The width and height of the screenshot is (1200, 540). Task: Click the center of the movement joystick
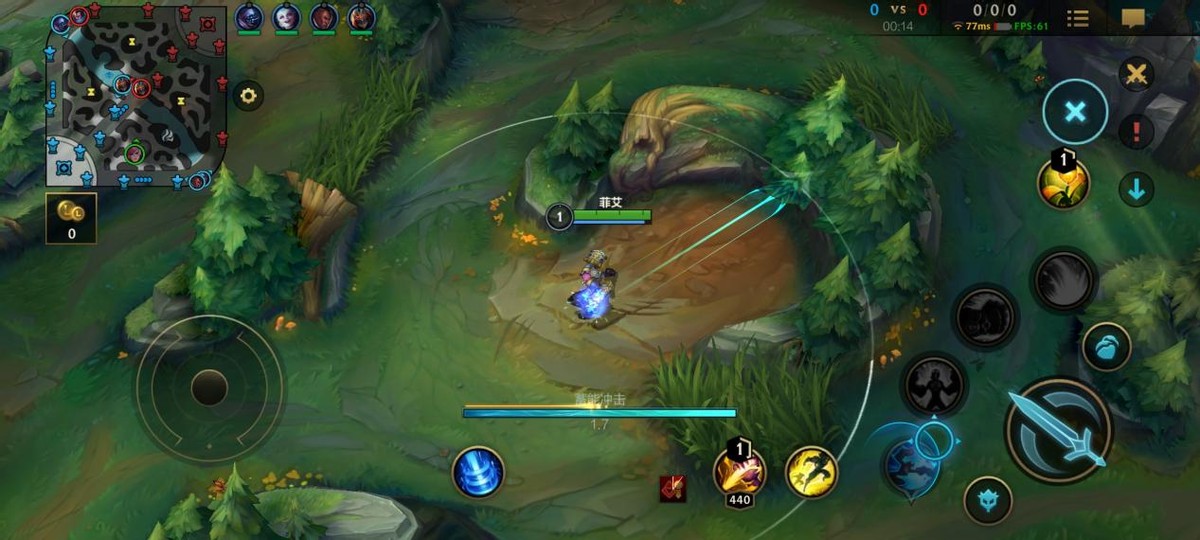click(209, 387)
